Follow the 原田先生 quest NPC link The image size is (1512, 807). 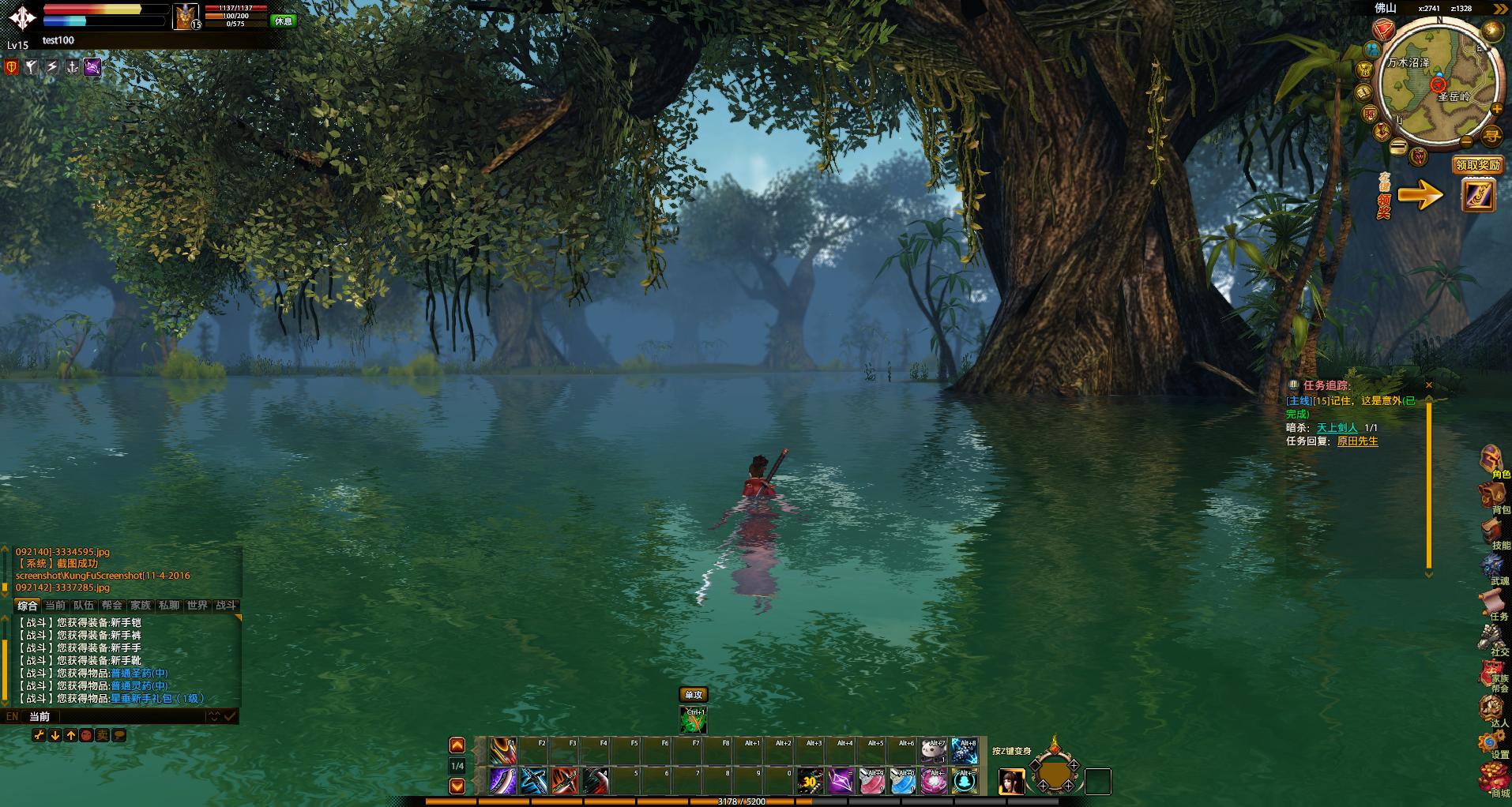1357,441
